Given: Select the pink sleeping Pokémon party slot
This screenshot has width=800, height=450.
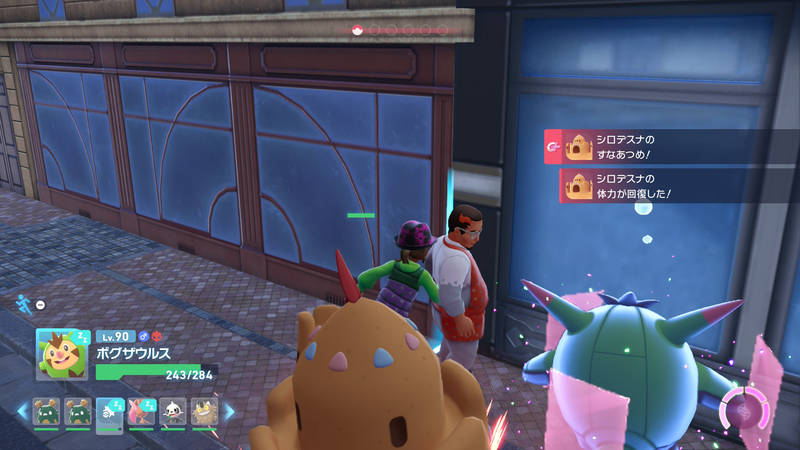Looking at the screenshot, I should pos(140,412).
